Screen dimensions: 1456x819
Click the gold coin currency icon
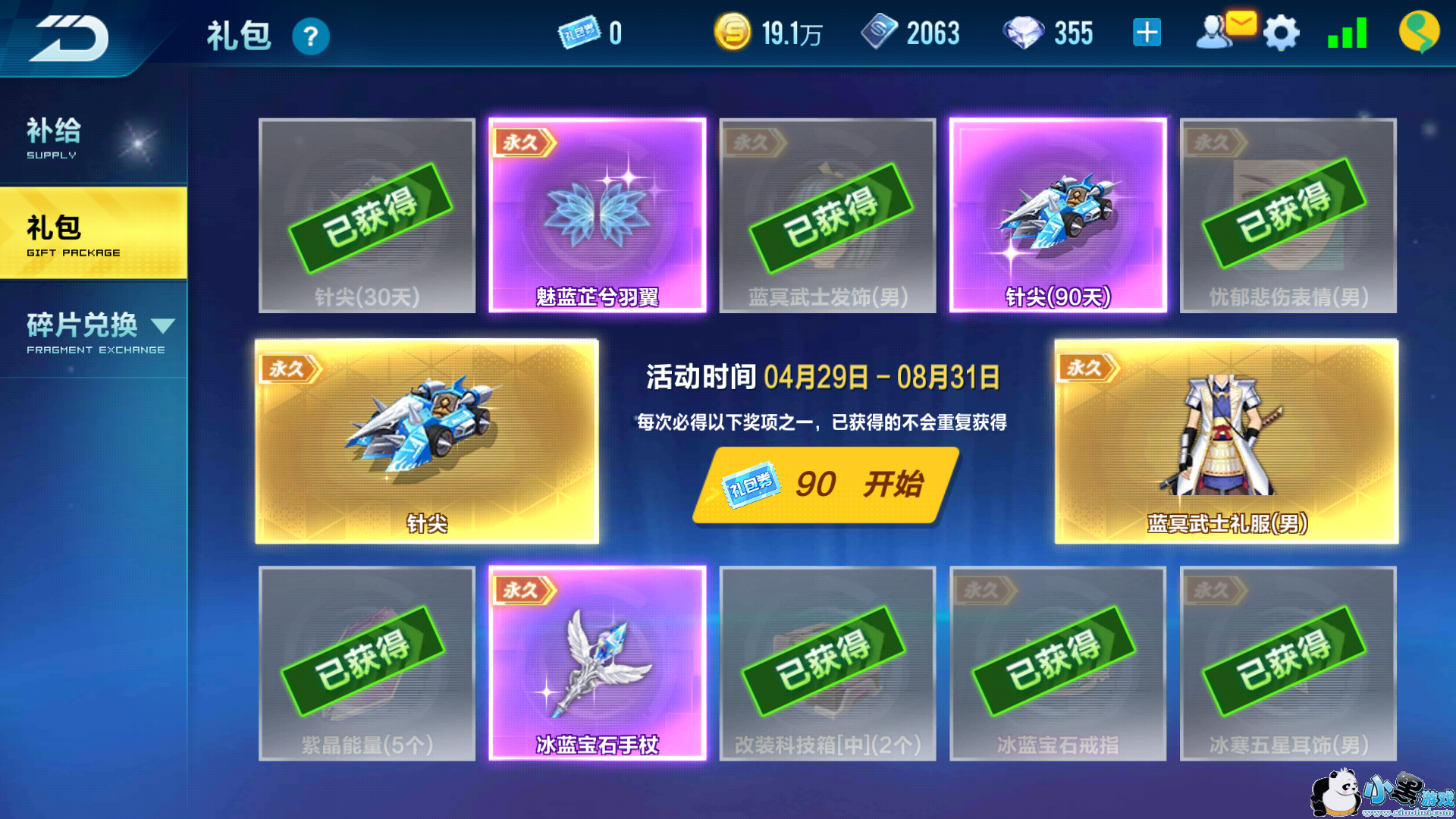[733, 33]
